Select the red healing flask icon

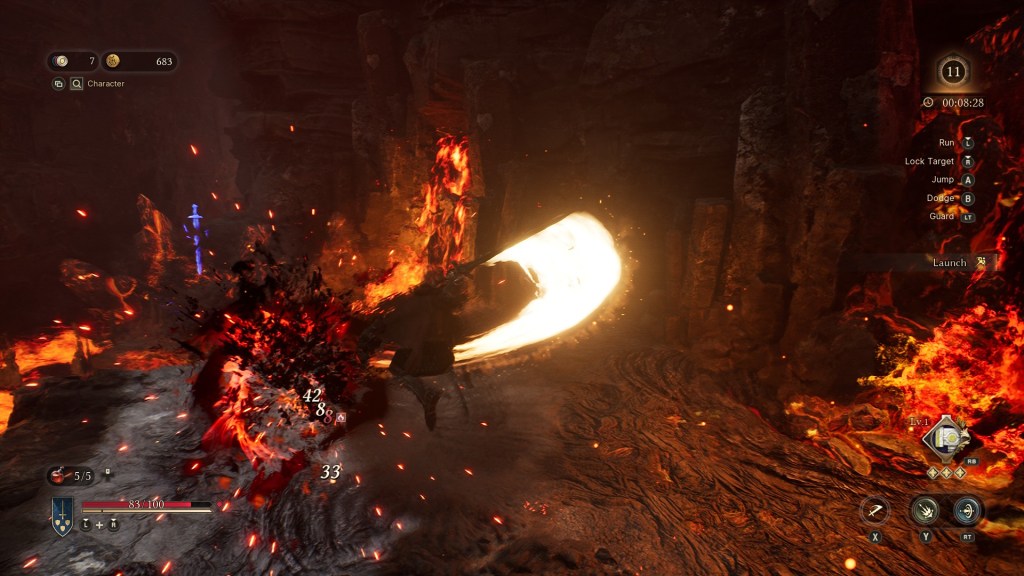coord(57,476)
